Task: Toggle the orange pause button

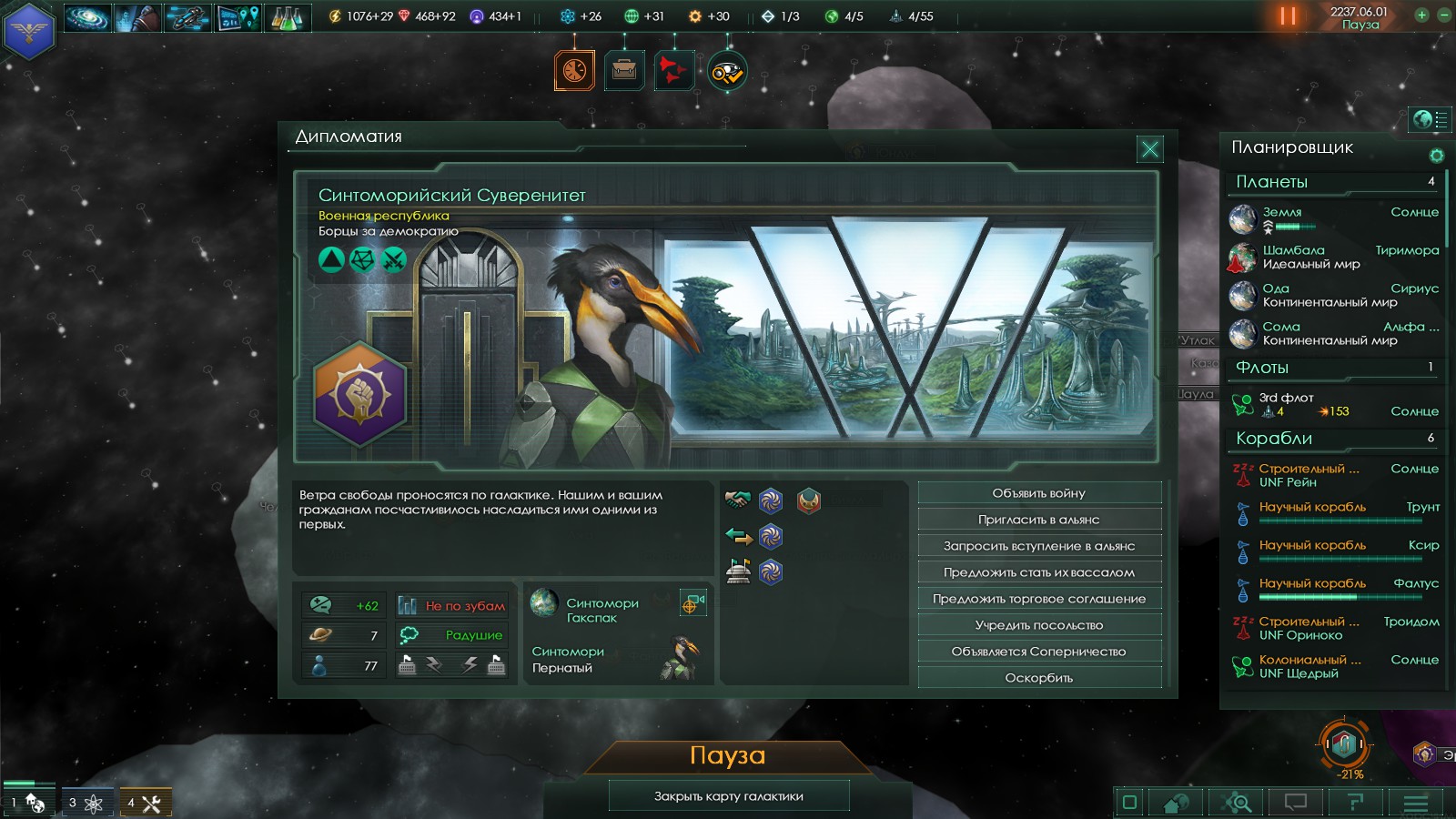Action: [x=1288, y=15]
